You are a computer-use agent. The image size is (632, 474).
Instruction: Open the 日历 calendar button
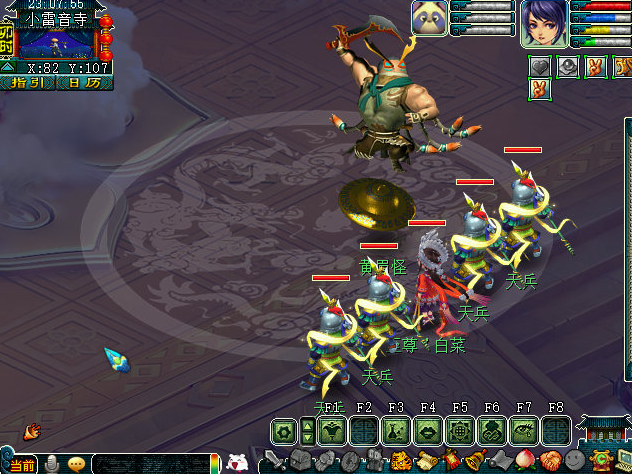click(83, 83)
